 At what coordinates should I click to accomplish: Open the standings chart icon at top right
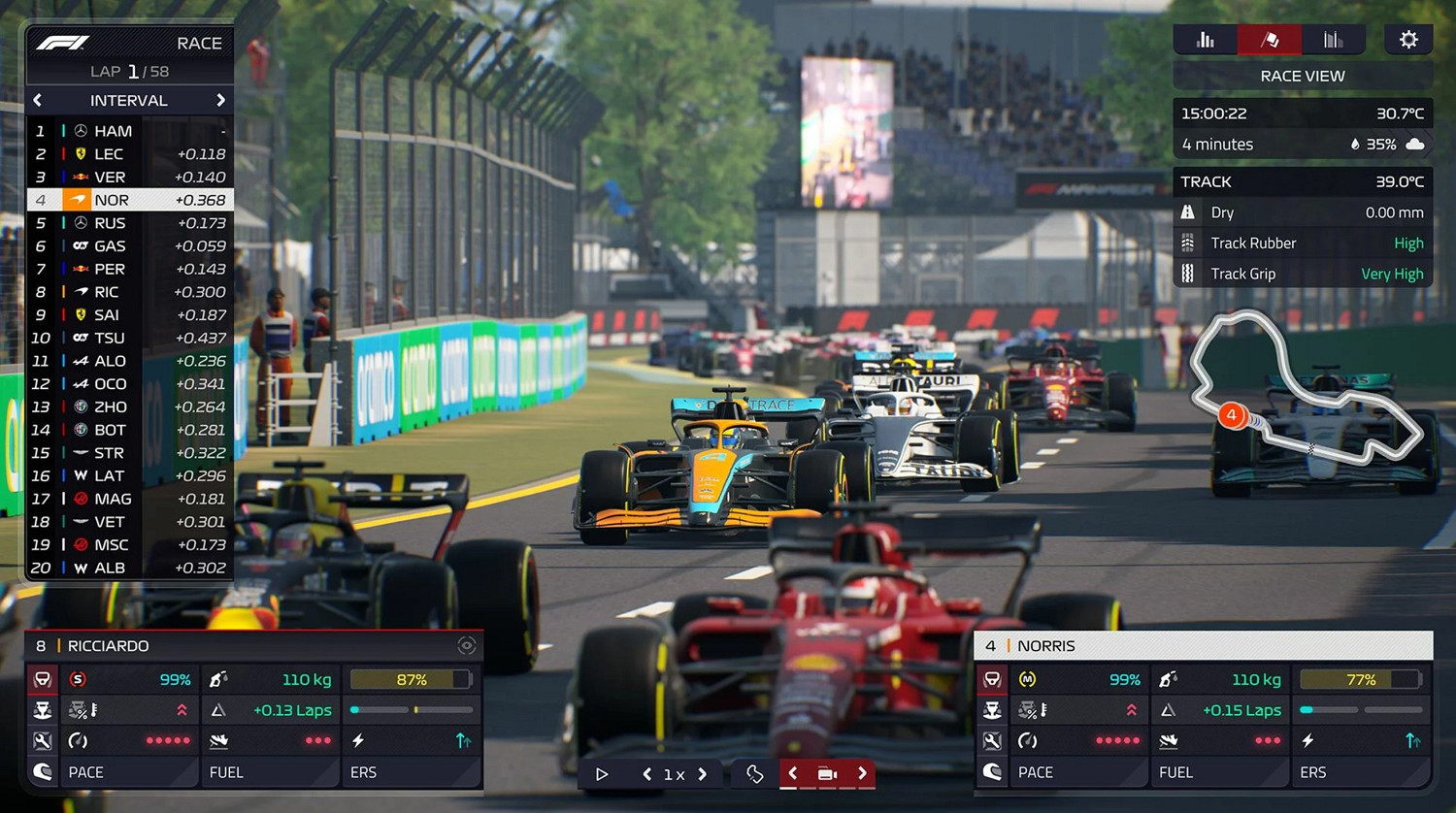click(1205, 40)
